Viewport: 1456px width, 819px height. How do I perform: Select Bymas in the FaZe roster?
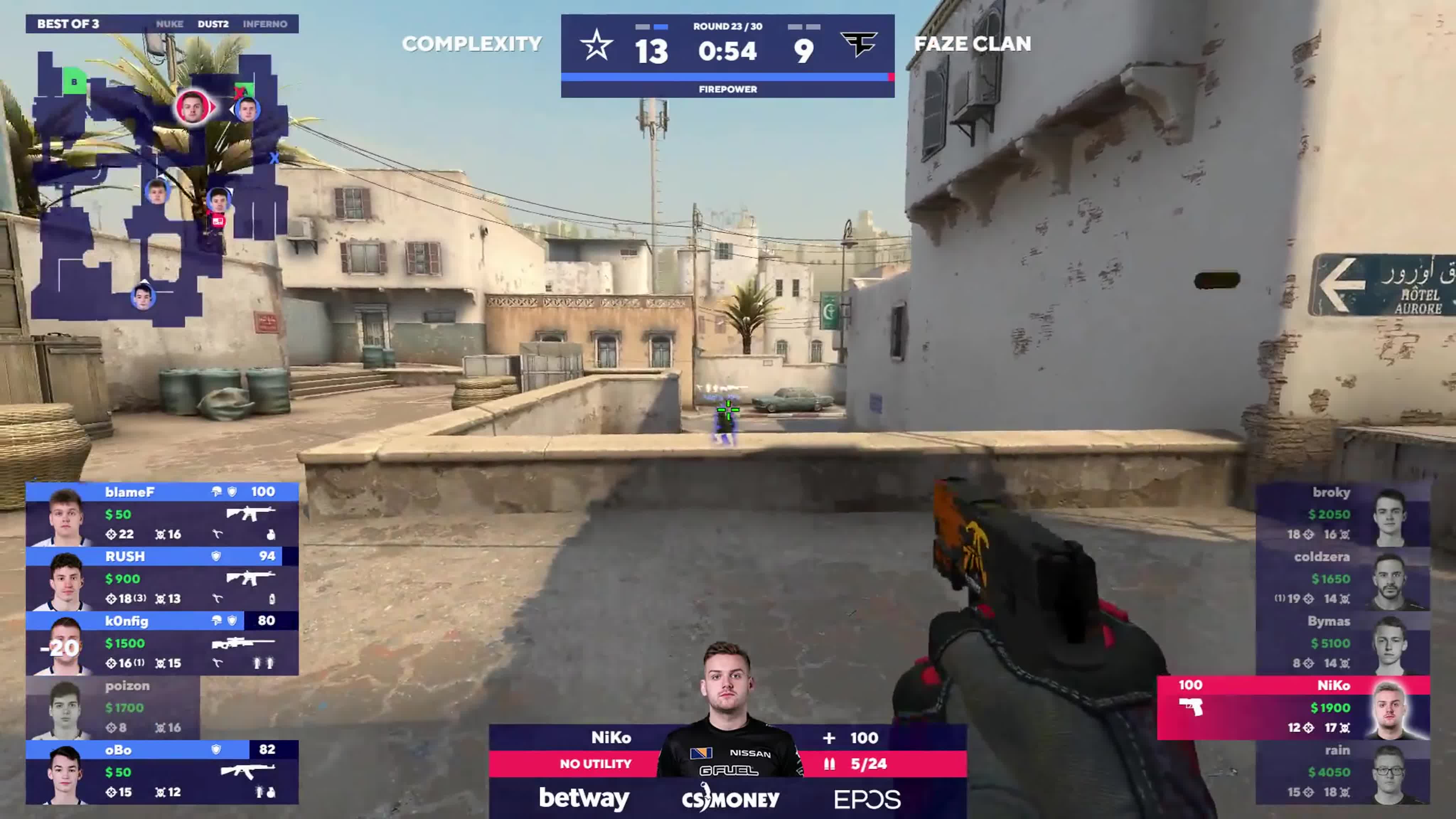1343,643
